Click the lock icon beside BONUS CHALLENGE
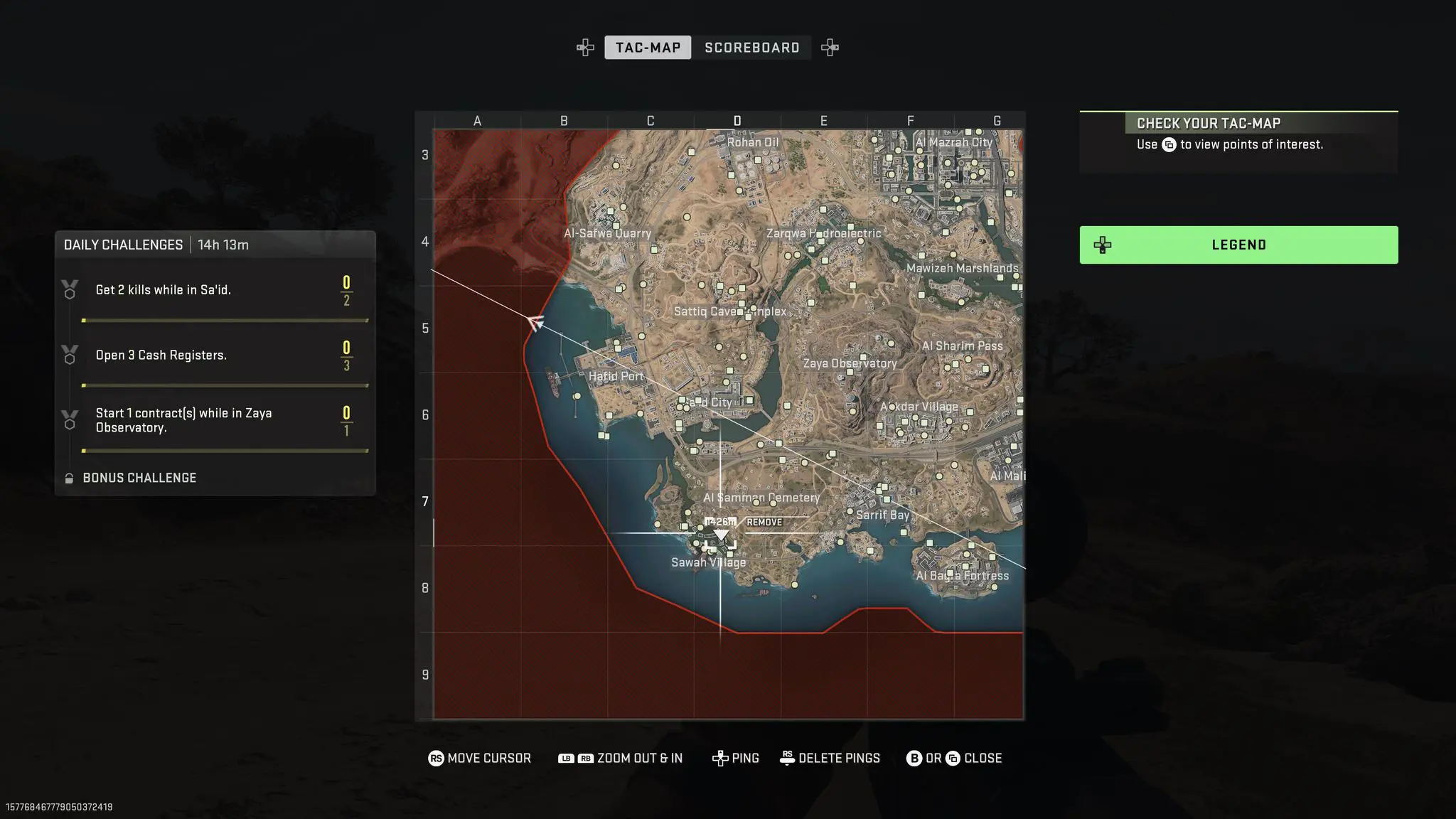The height and width of the screenshot is (819, 1456). coord(69,478)
